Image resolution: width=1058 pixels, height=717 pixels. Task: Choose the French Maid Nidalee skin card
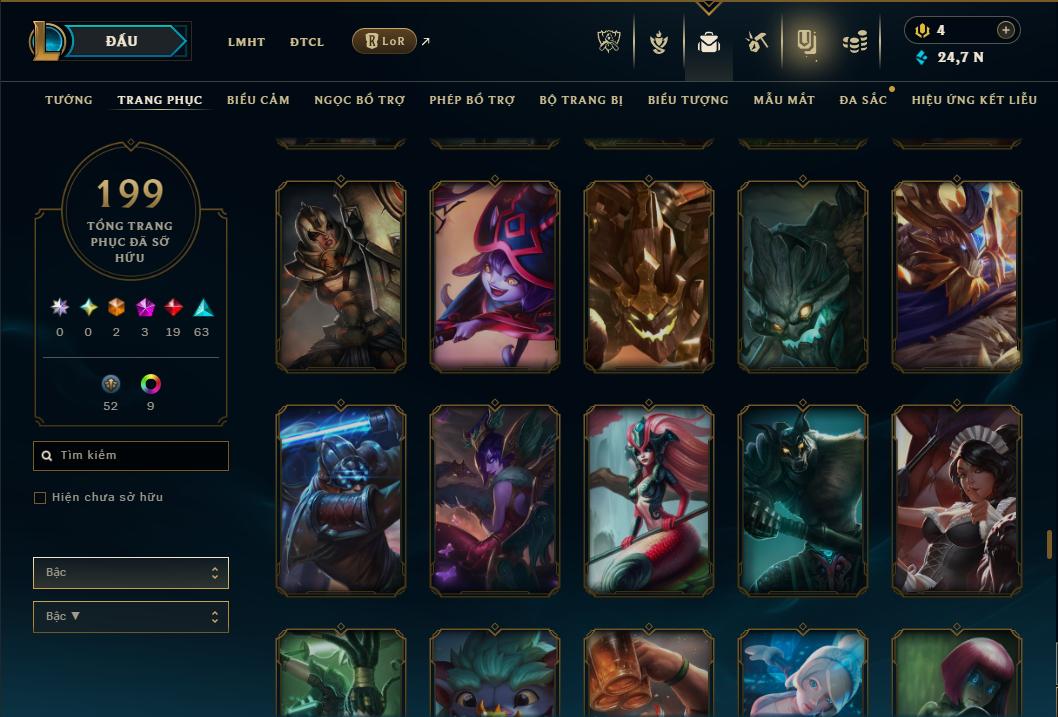point(957,498)
